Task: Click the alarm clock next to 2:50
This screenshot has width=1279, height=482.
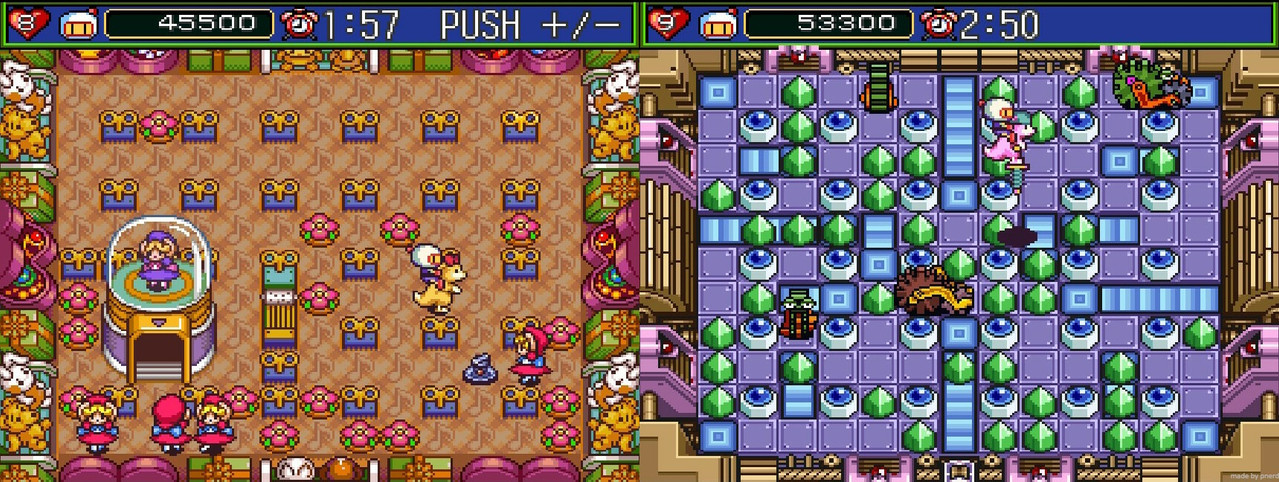Action: click(938, 24)
